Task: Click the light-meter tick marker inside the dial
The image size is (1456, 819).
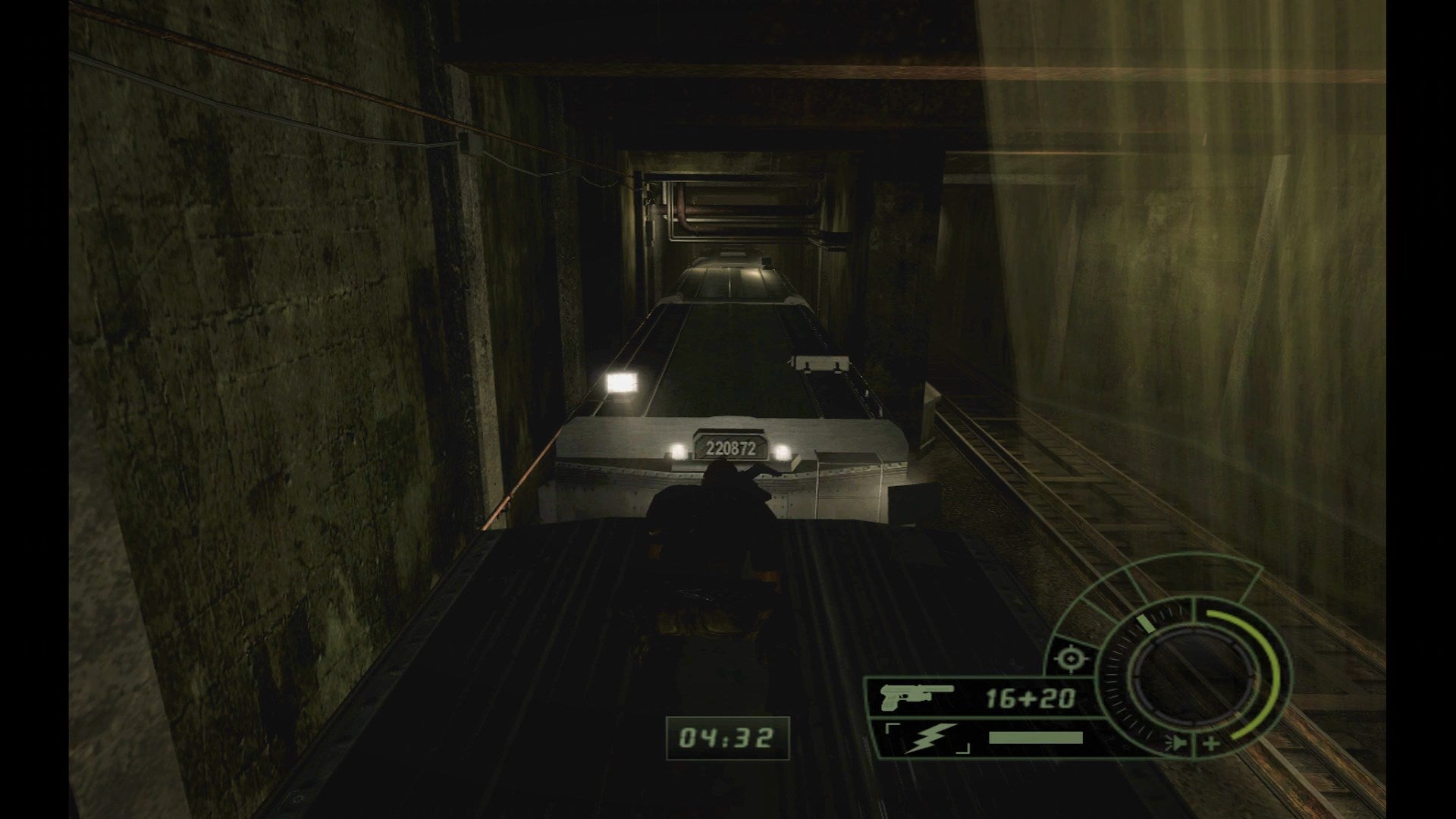Action: [1146, 623]
